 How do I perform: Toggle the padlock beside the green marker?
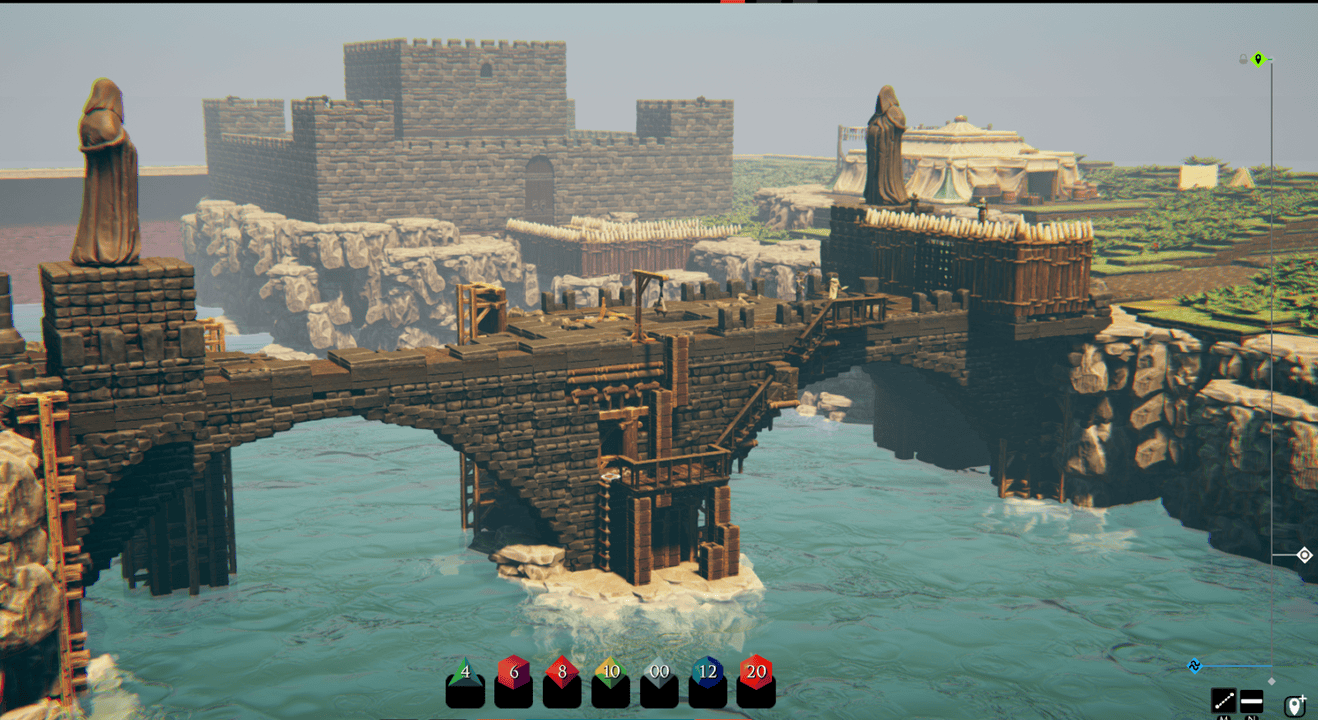click(1243, 58)
